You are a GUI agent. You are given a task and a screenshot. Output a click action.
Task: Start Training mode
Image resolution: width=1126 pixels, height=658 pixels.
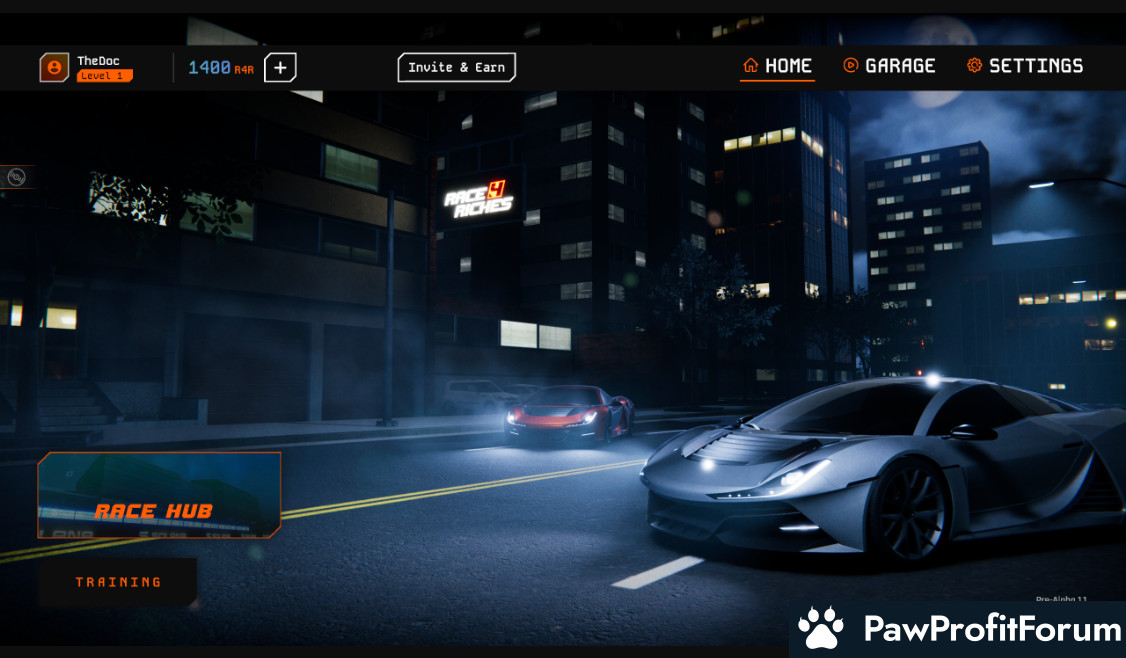[x=118, y=582]
